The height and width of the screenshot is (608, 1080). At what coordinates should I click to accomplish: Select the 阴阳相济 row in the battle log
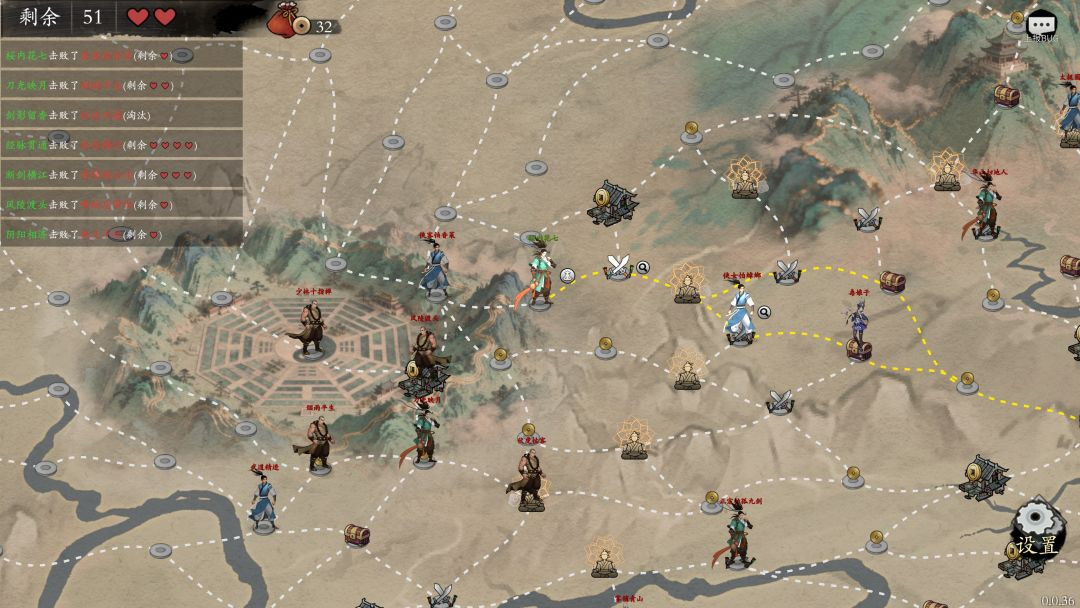point(121,234)
